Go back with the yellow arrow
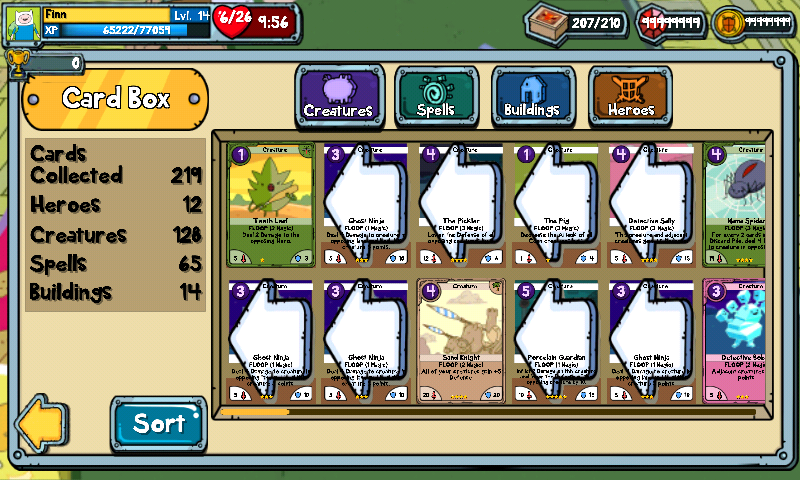Screen dimensions: 800x480 click(x=42, y=423)
